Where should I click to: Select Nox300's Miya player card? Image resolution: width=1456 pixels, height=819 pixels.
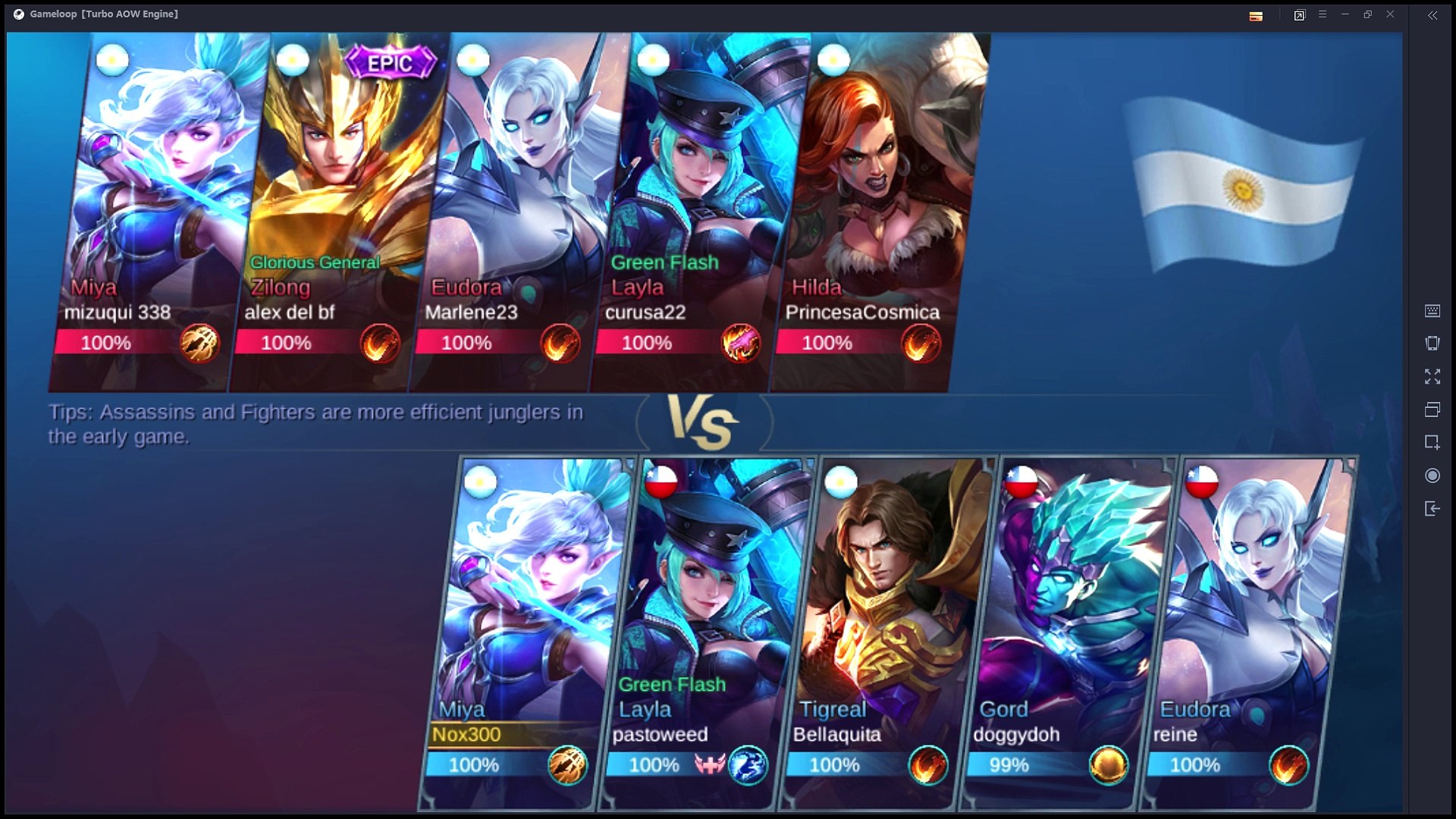[x=527, y=629]
